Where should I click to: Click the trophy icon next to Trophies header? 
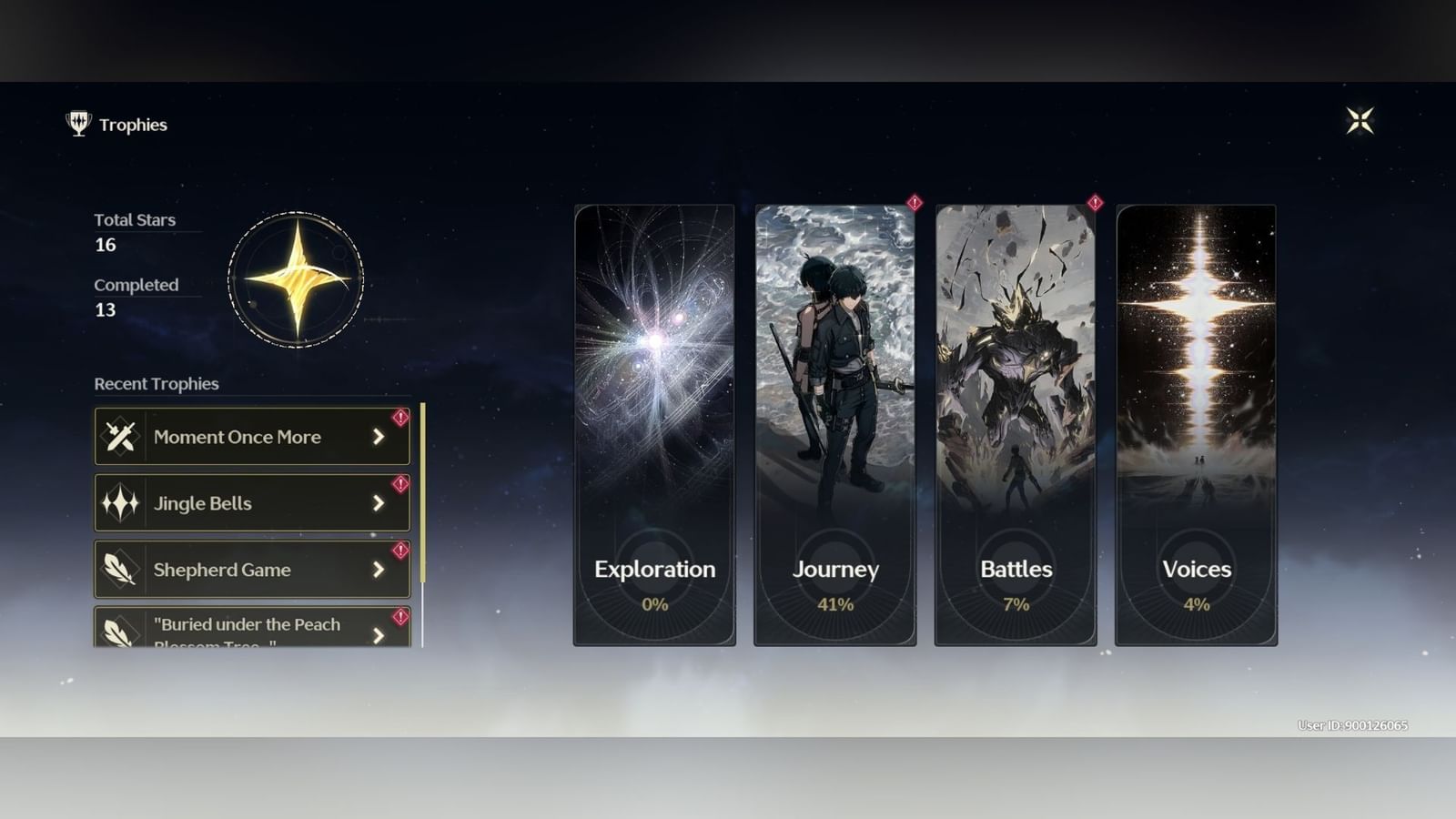(77, 125)
